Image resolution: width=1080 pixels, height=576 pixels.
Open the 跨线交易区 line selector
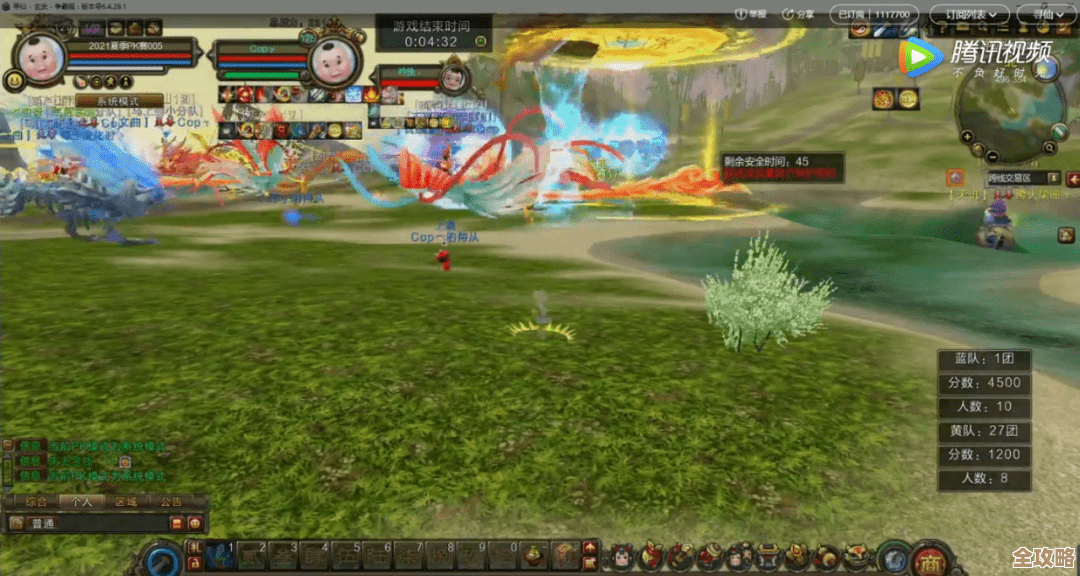[1020, 178]
